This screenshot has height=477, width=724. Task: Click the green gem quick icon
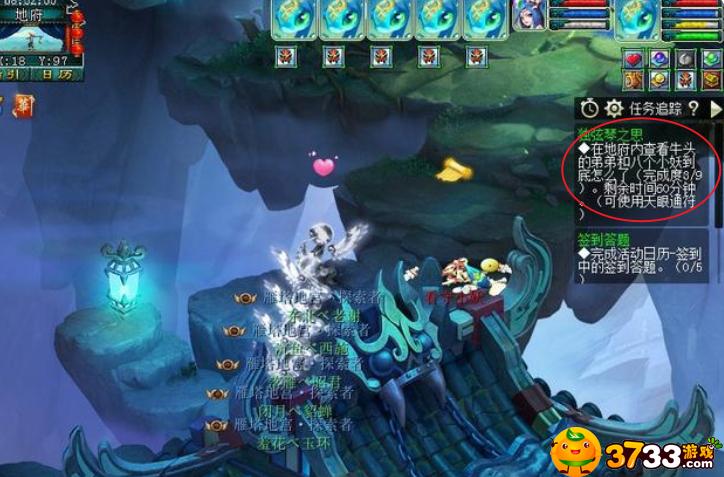[711, 58]
